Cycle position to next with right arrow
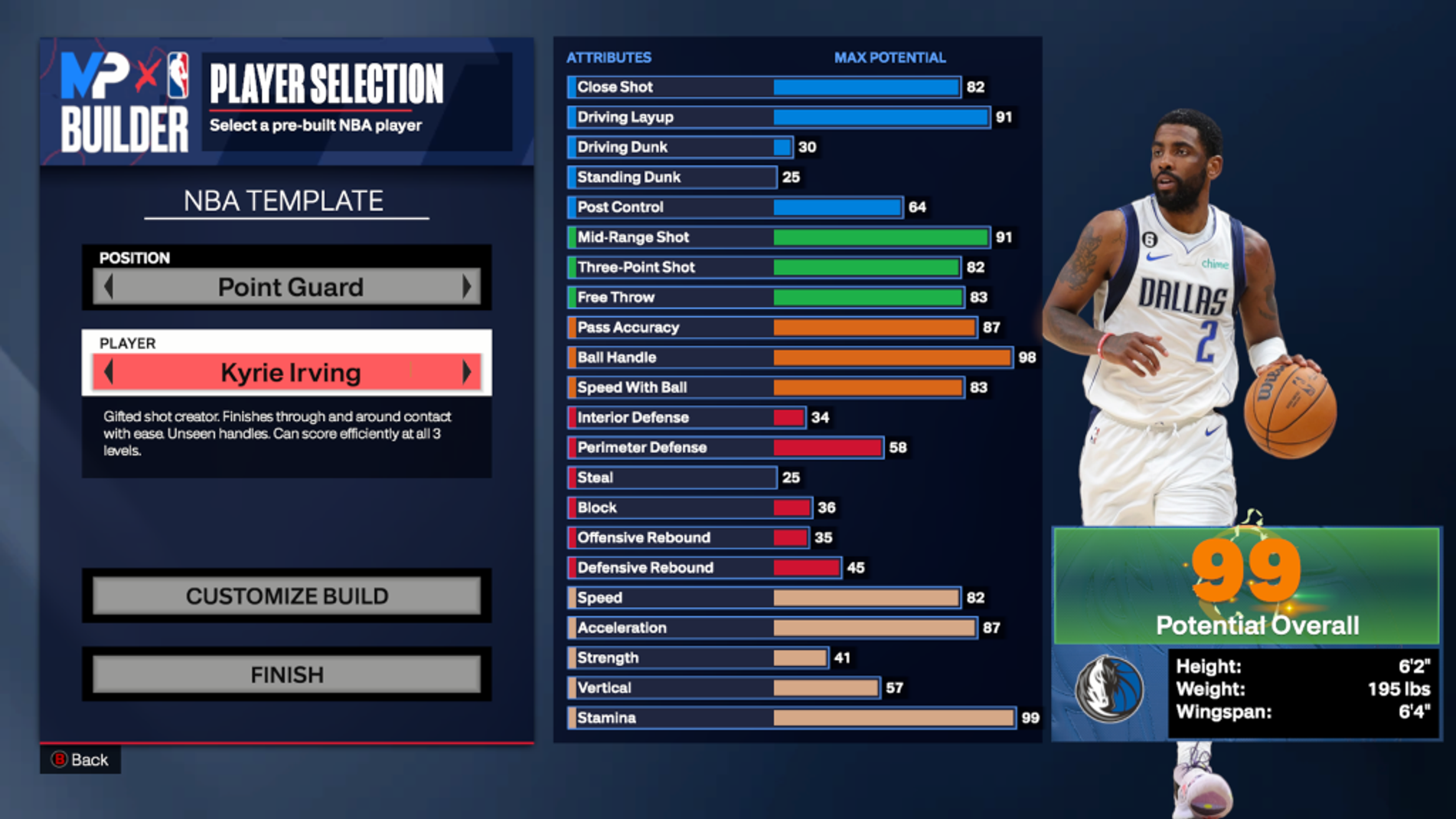The image size is (1456, 819). coord(466,287)
